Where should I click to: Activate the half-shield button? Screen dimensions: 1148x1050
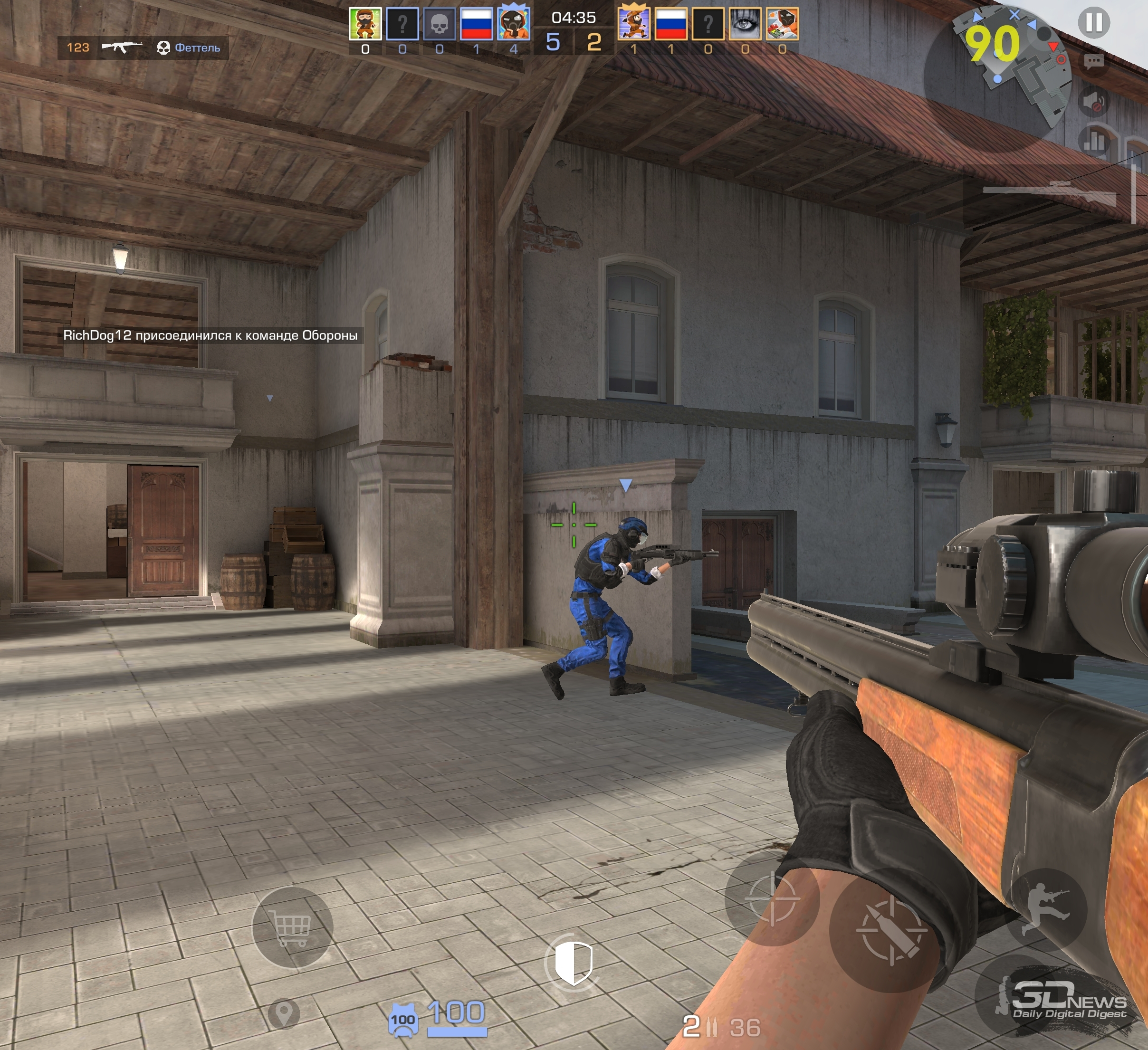[574, 963]
